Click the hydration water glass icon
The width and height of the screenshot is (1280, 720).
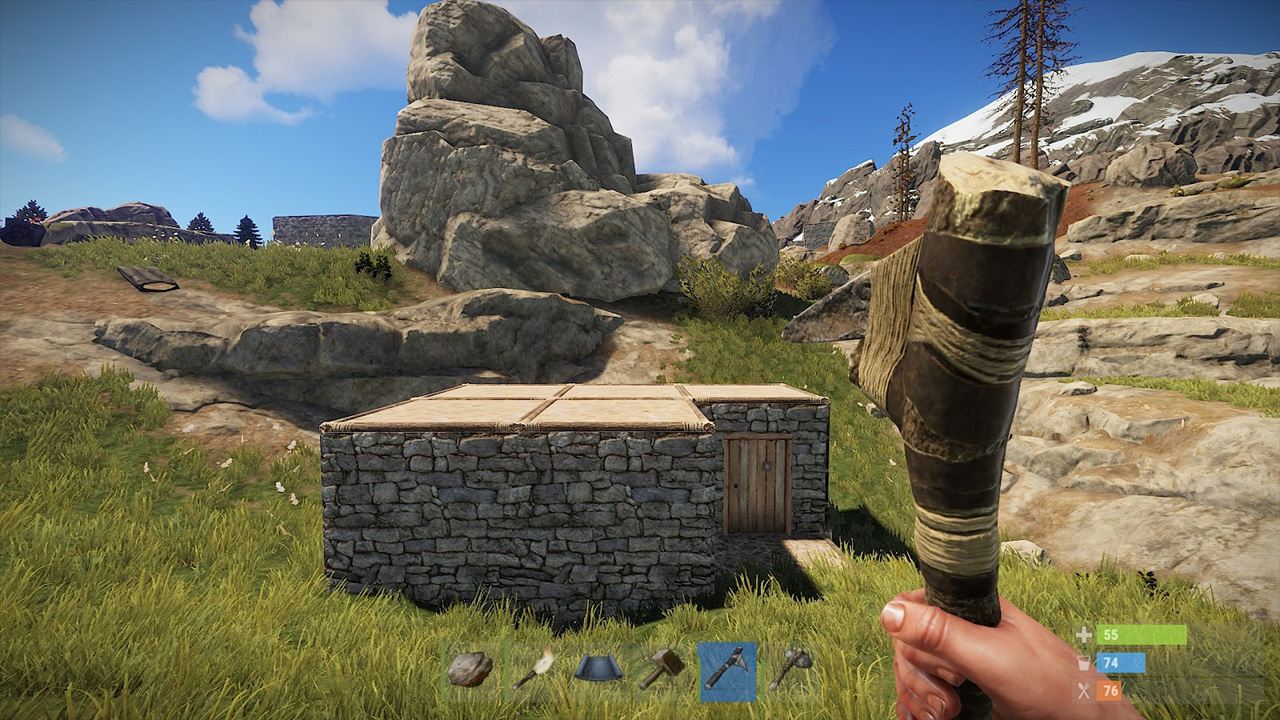coord(1083,661)
